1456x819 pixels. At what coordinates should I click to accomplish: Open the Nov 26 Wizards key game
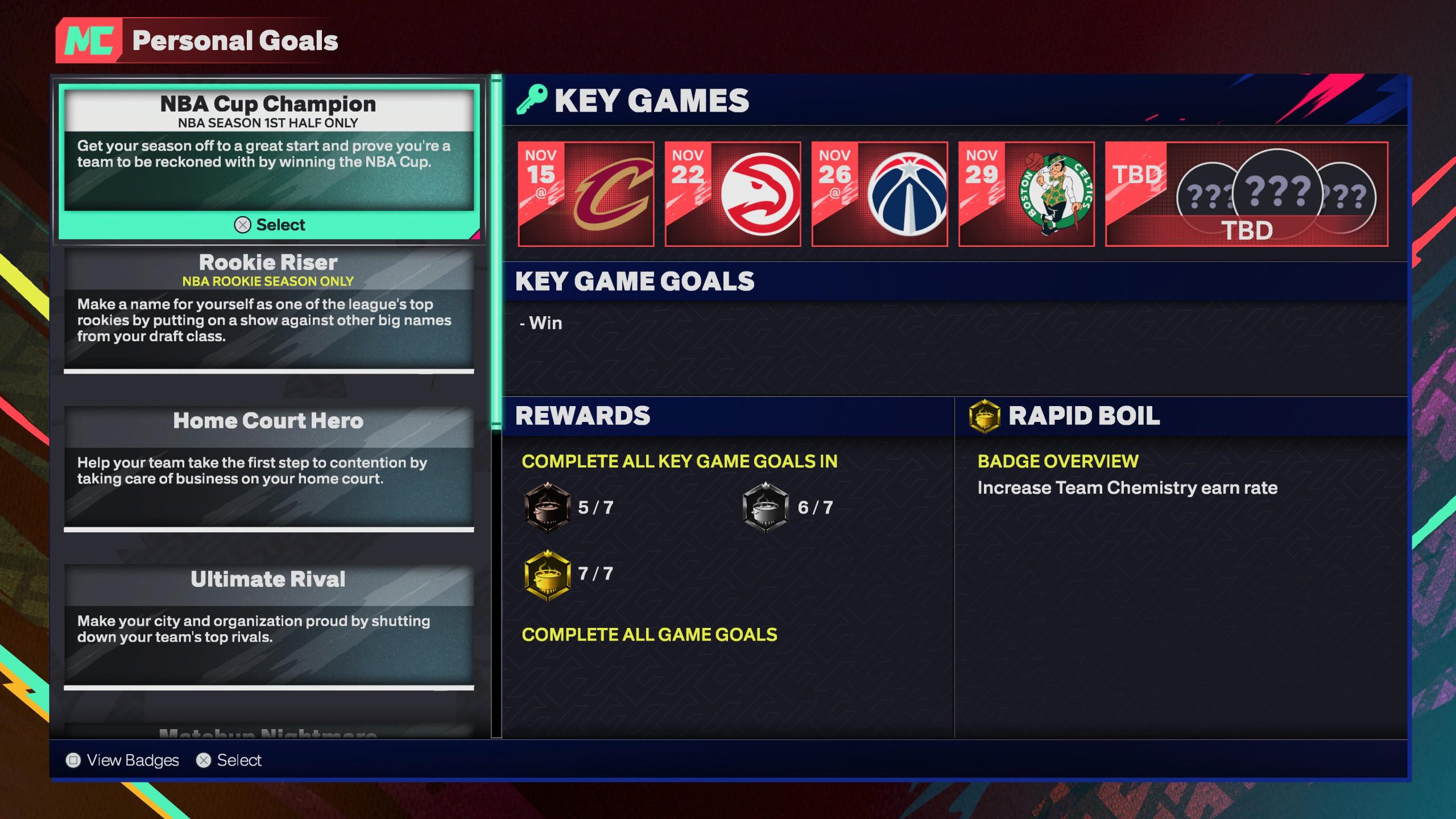tap(879, 194)
